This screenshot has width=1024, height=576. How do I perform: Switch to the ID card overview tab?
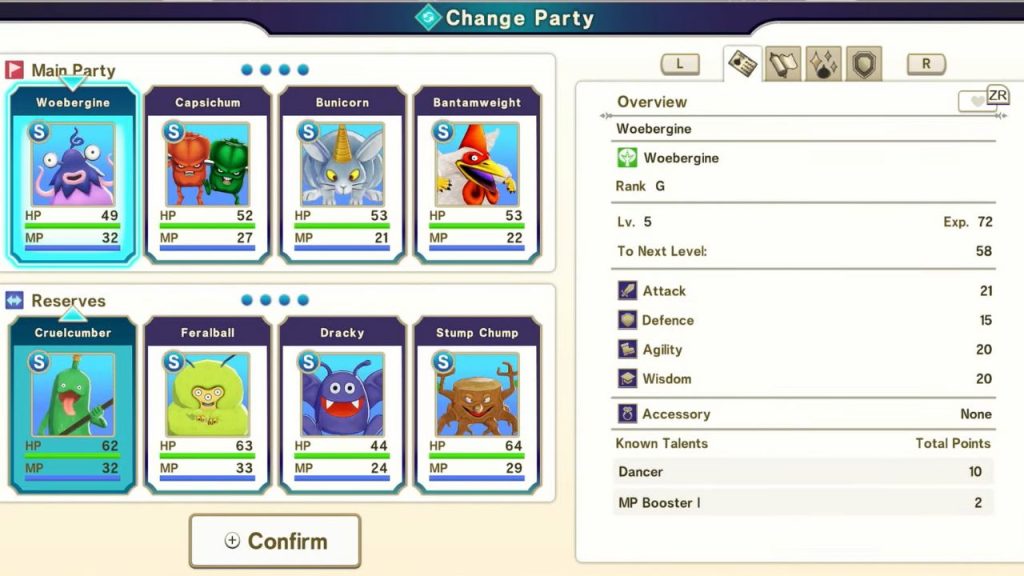[x=743, y=64]
